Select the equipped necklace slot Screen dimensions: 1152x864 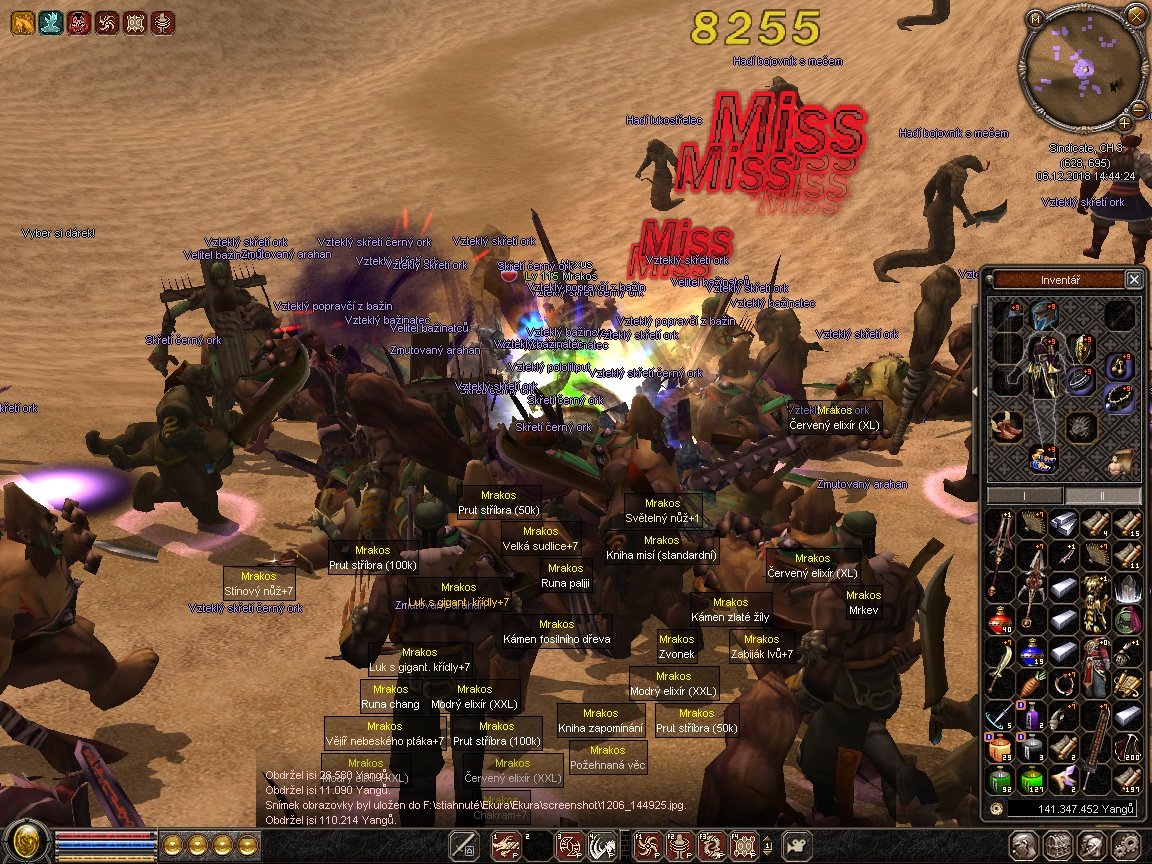1120,399
